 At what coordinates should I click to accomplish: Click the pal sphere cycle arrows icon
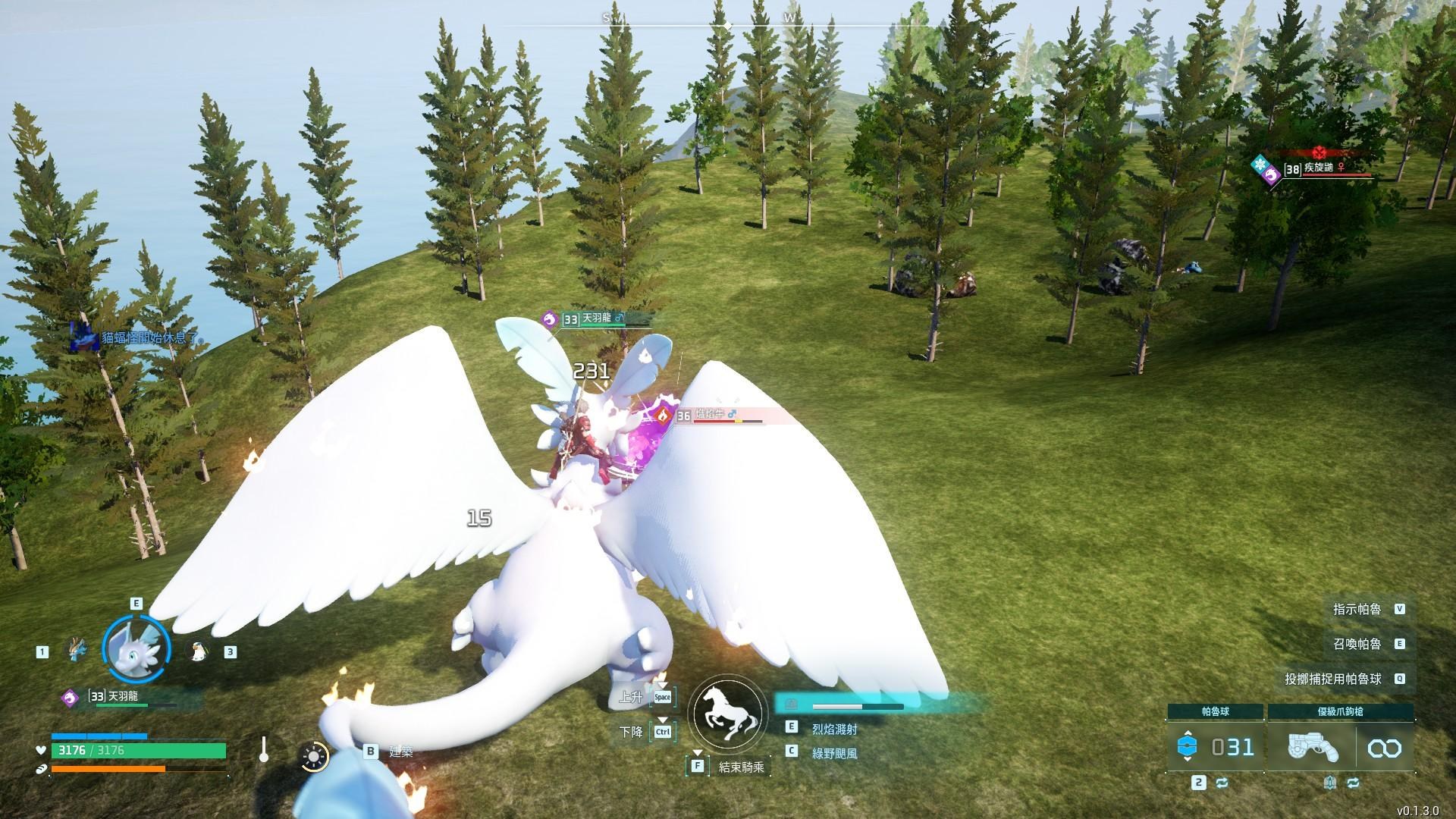[x=1221, y=783]
